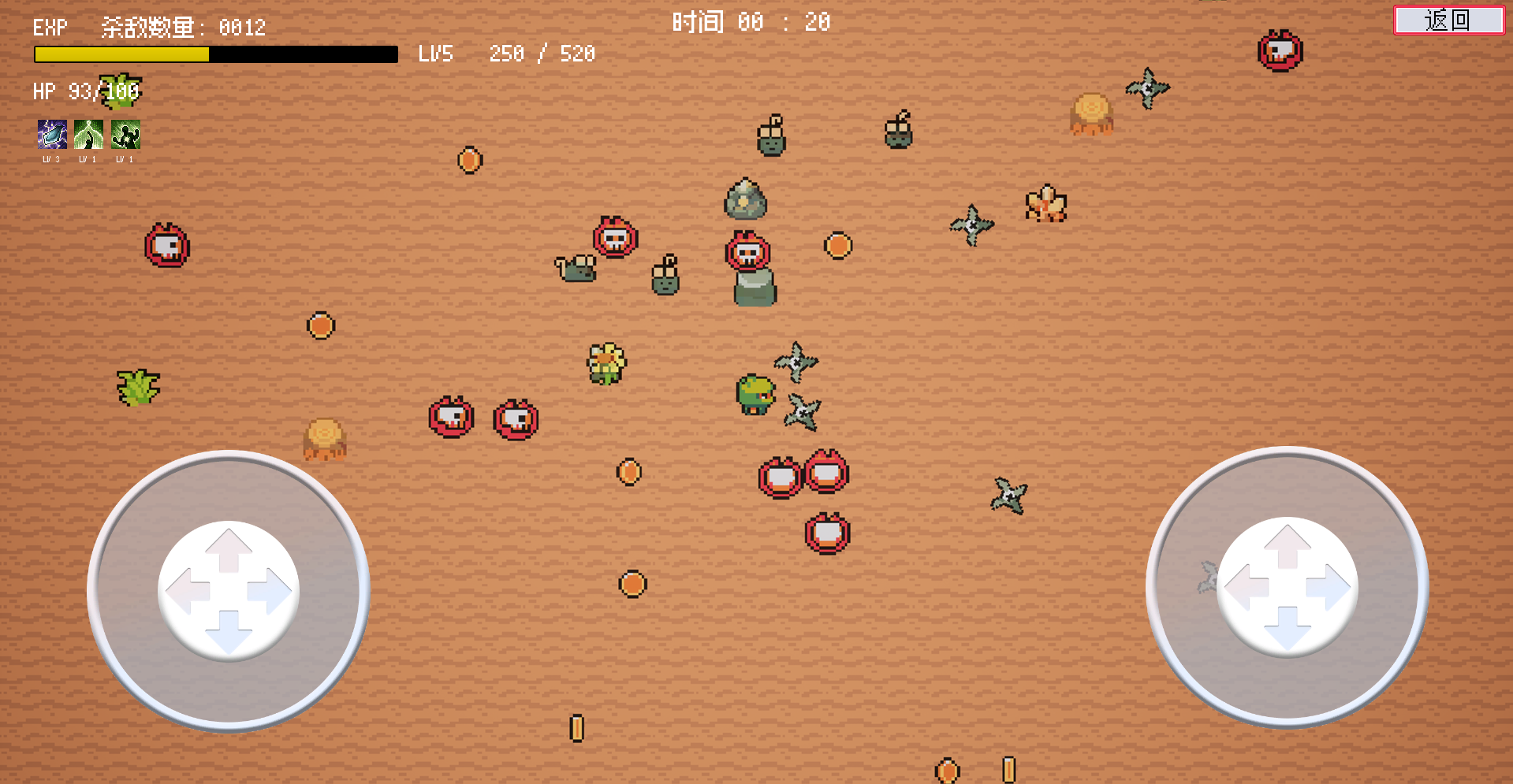
Task: Tap the right aiming joystick pad
Action: coord(1287,587)
